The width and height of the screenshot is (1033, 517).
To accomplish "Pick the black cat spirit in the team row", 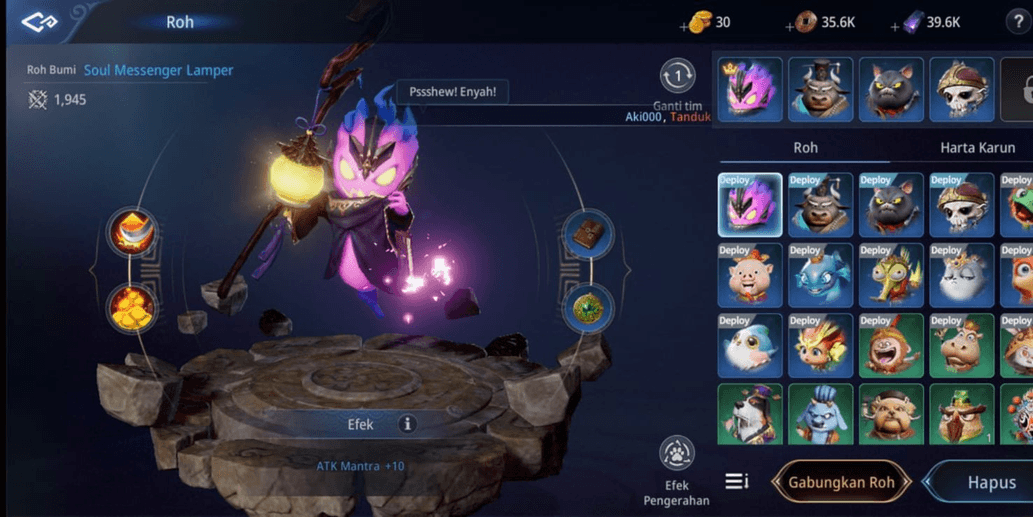I will coord(890,90).
